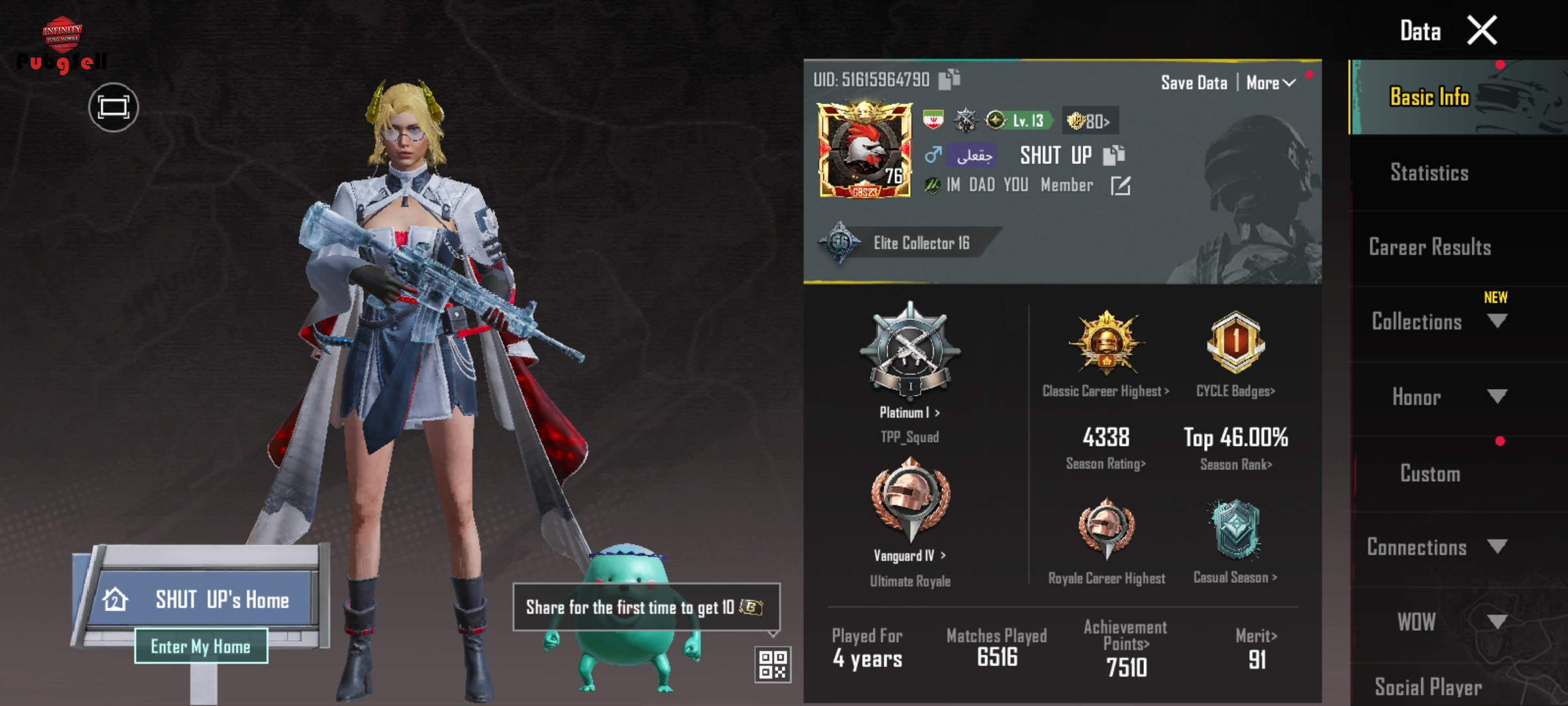
Task: Switch to the Statistics tab
Action: [x=1429, y=173]
